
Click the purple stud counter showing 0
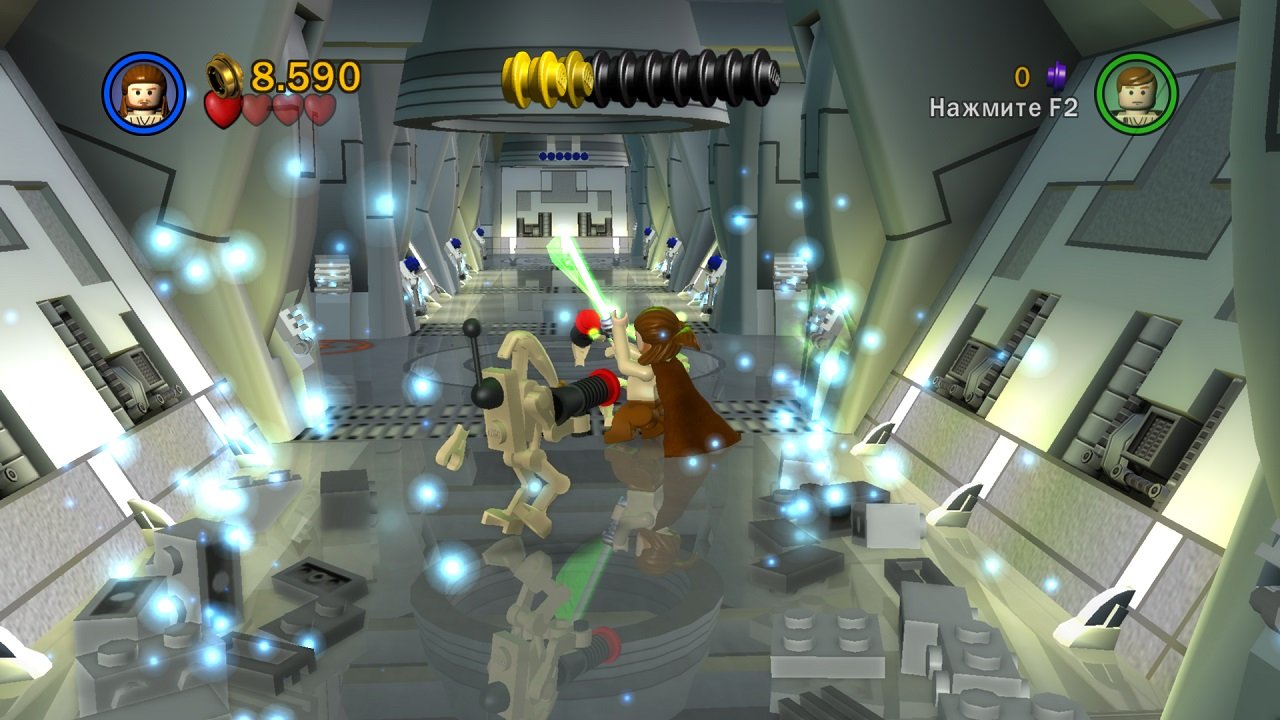[x=1023, y=78]
